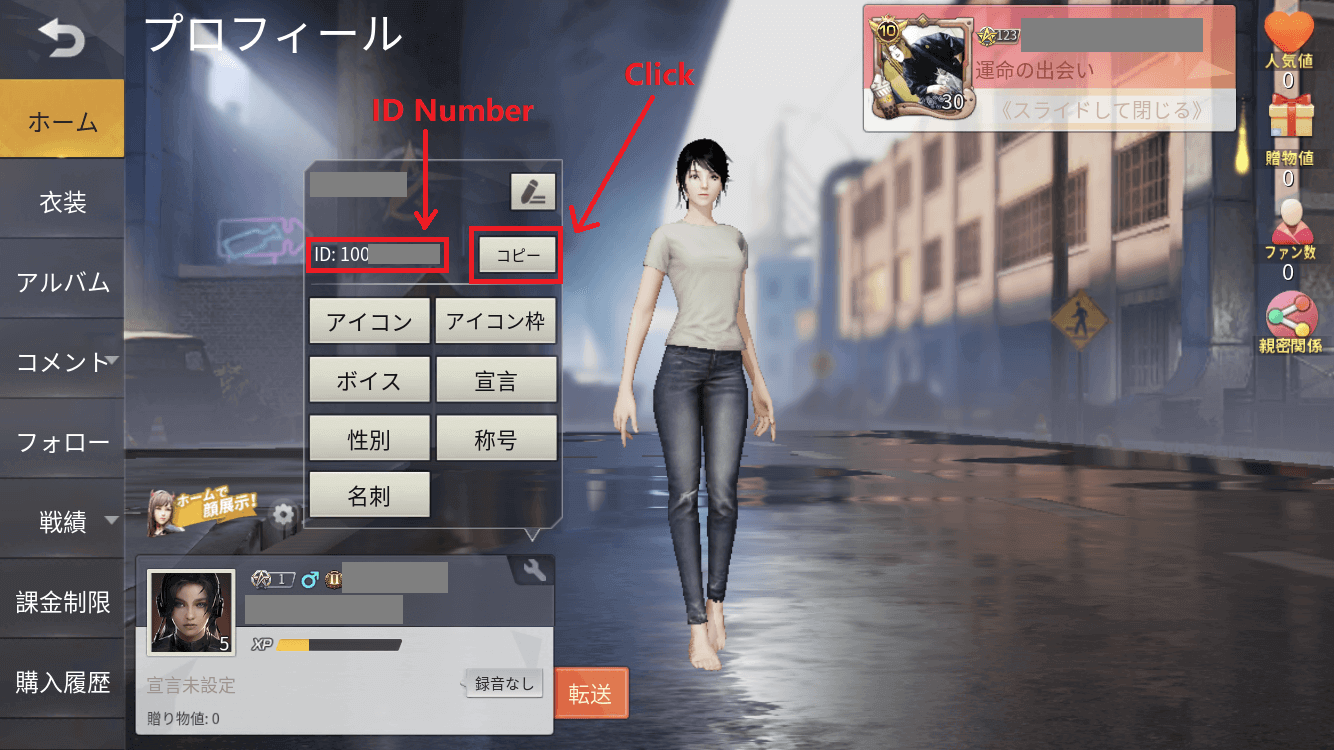Open the 称号 title option
The height and width of the screenshot is (750, 1334).
[496, 439]
